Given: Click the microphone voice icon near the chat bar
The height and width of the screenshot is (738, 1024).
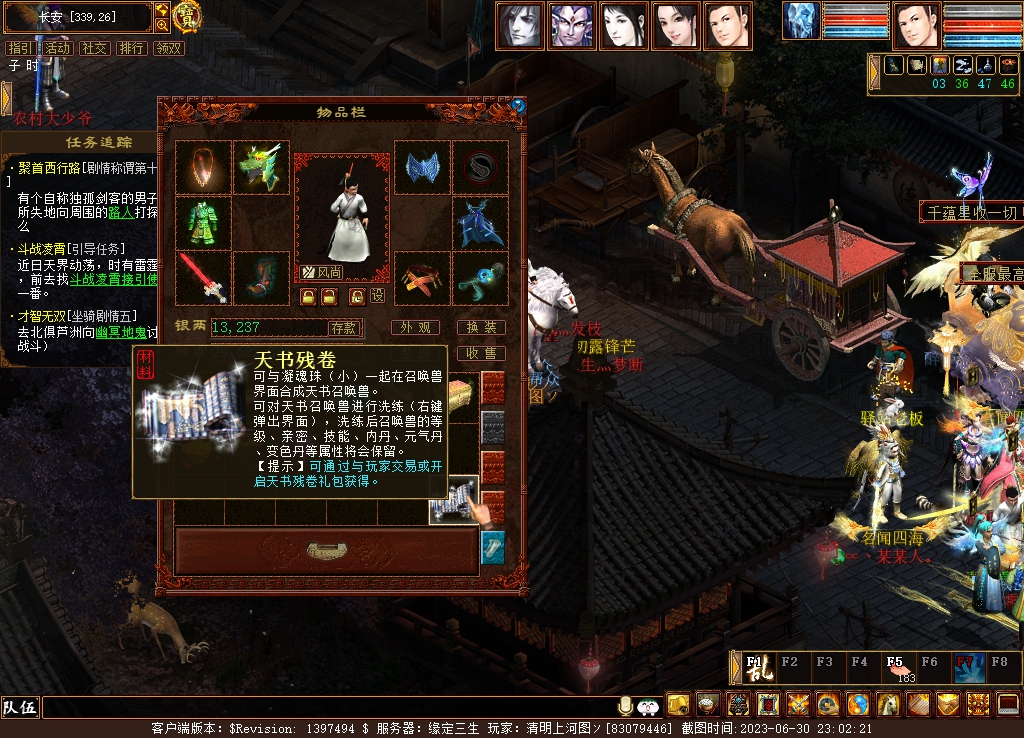Looking at the screenshot, I should 626,705.
